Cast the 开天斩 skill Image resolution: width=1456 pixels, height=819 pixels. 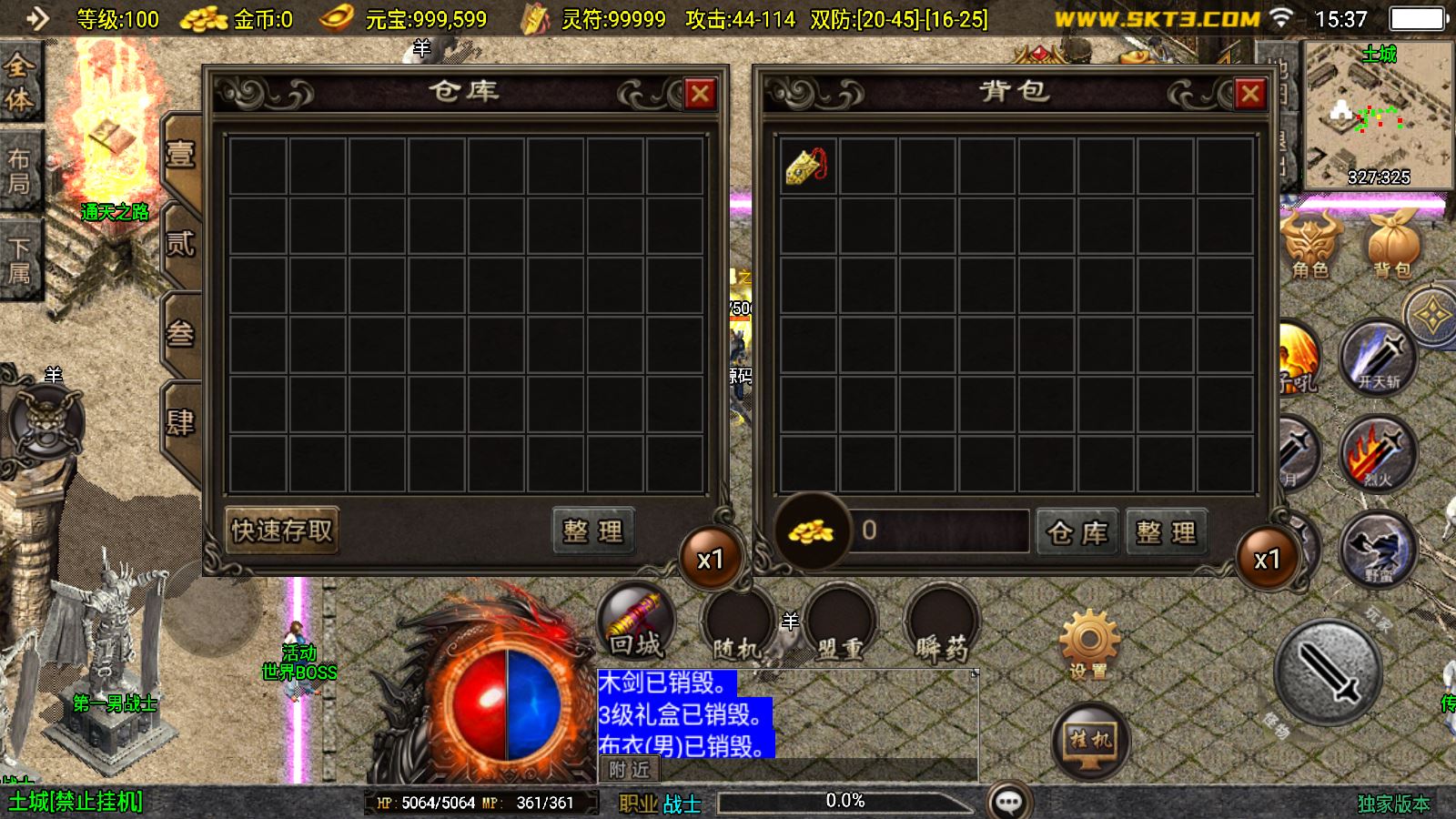(x=1378, y=359)
